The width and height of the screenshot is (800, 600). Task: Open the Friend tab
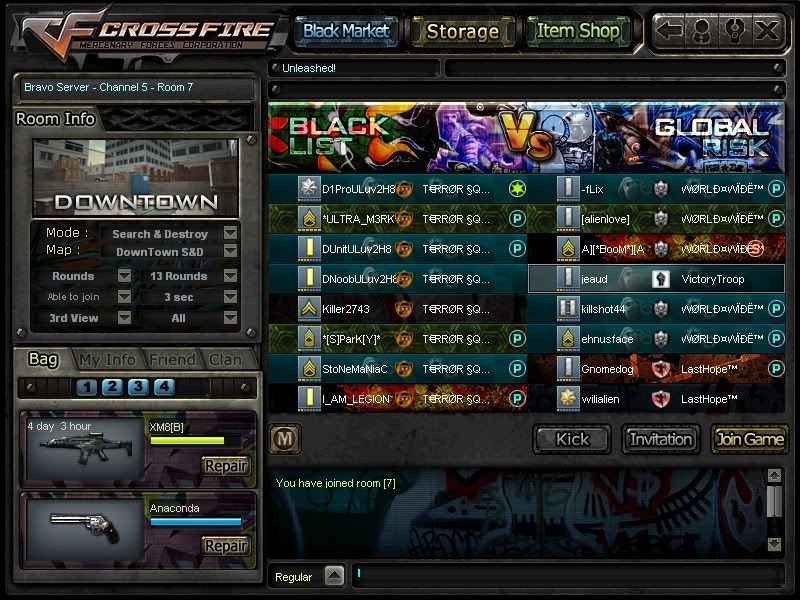pyautogui.click(x=171, y=359)
